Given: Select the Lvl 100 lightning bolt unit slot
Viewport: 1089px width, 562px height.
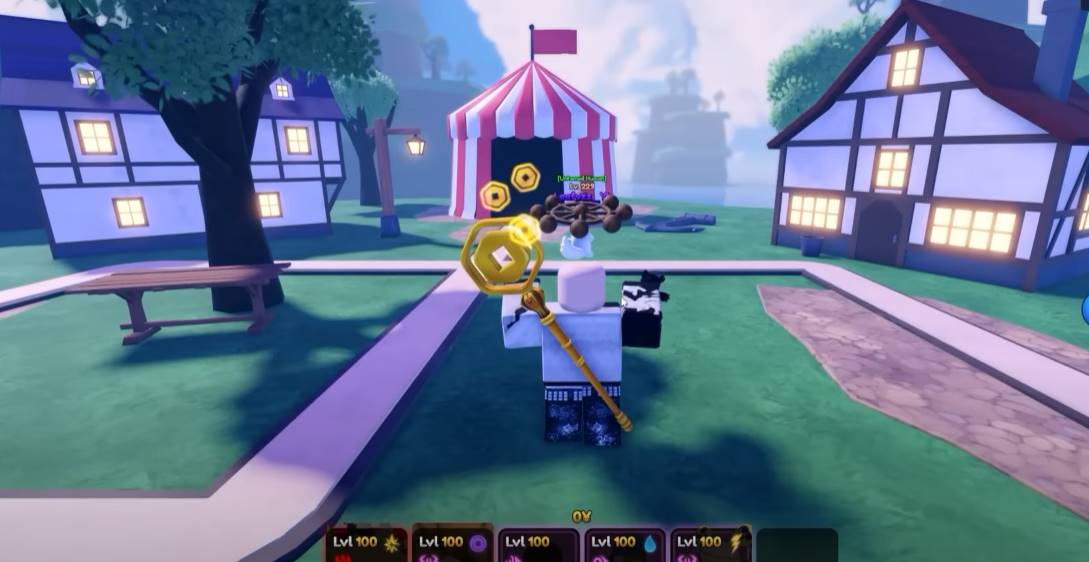Looking at the screenshot, I should coord(710,545).
